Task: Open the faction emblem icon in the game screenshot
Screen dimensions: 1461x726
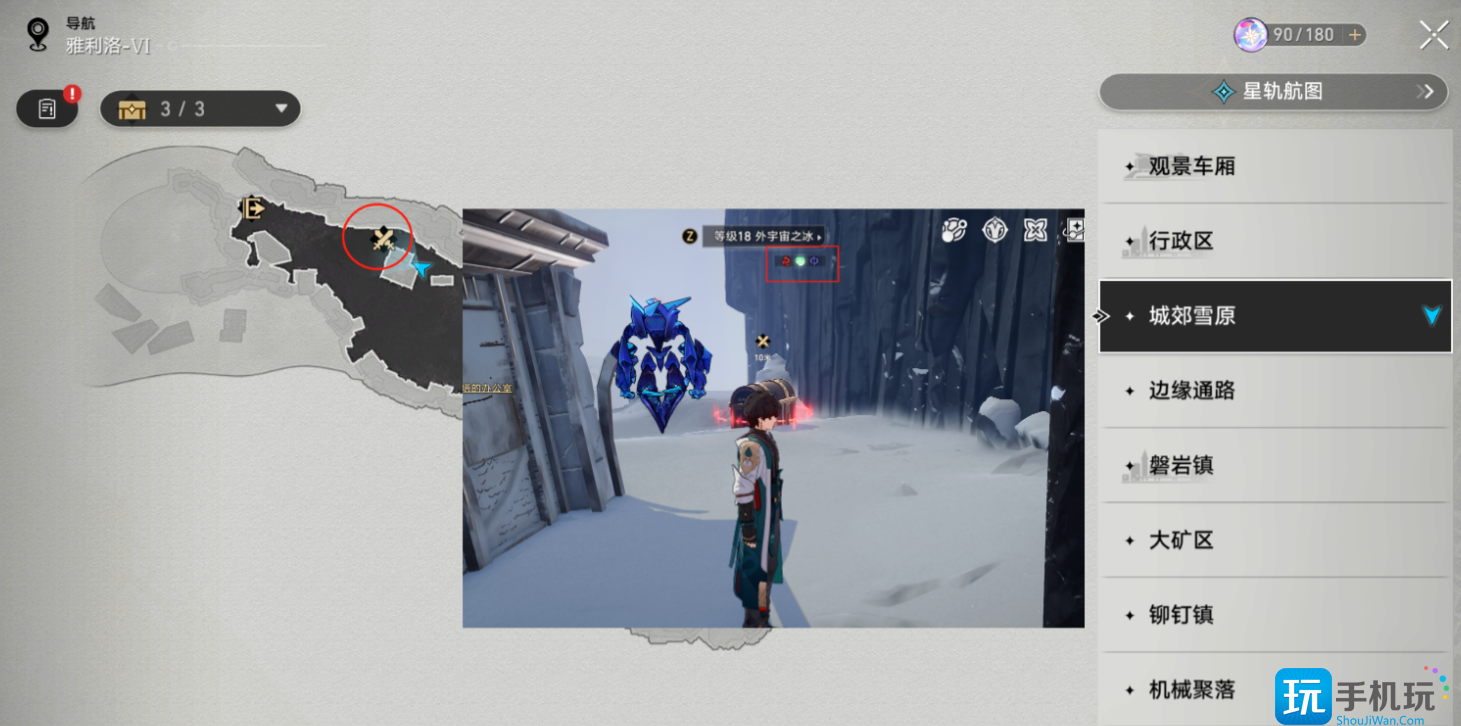Action: pos(993,229)
